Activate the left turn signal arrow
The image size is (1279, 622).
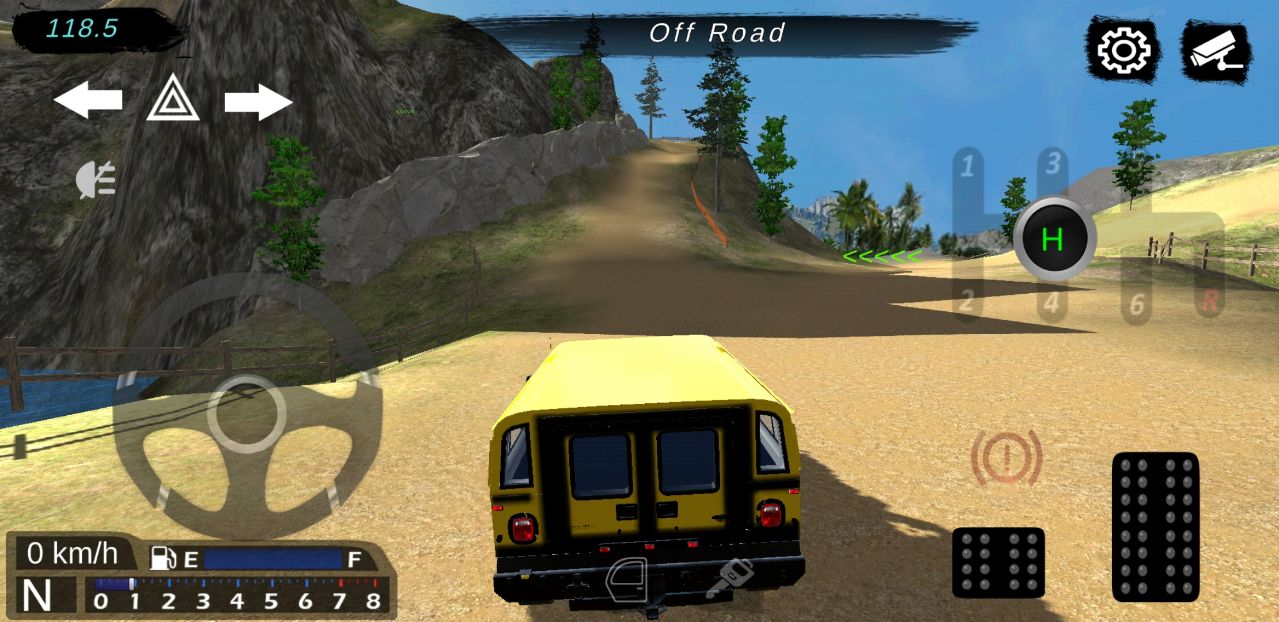tap(88, 100)
